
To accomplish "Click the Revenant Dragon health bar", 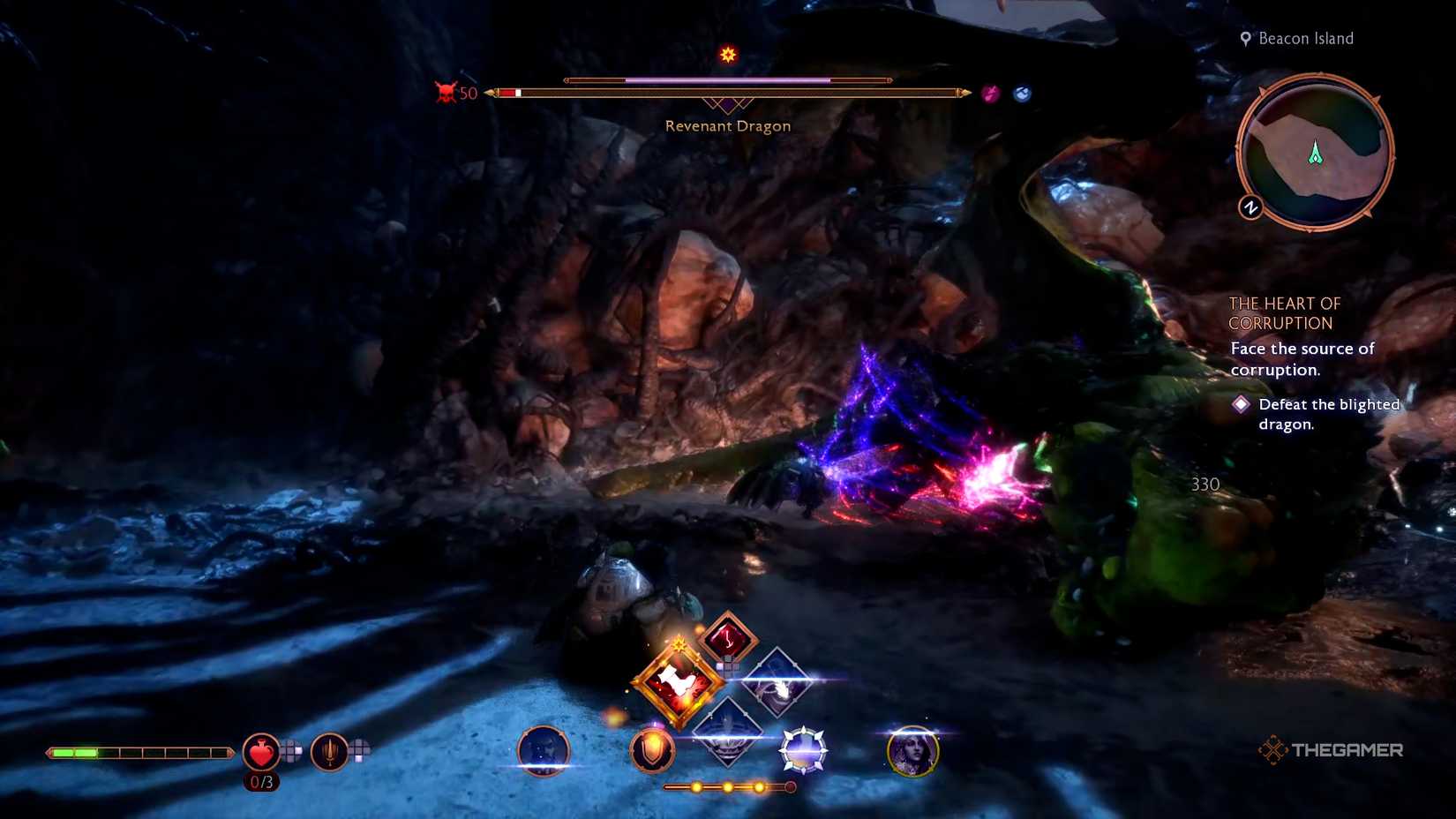I will [x=727, y=89].
